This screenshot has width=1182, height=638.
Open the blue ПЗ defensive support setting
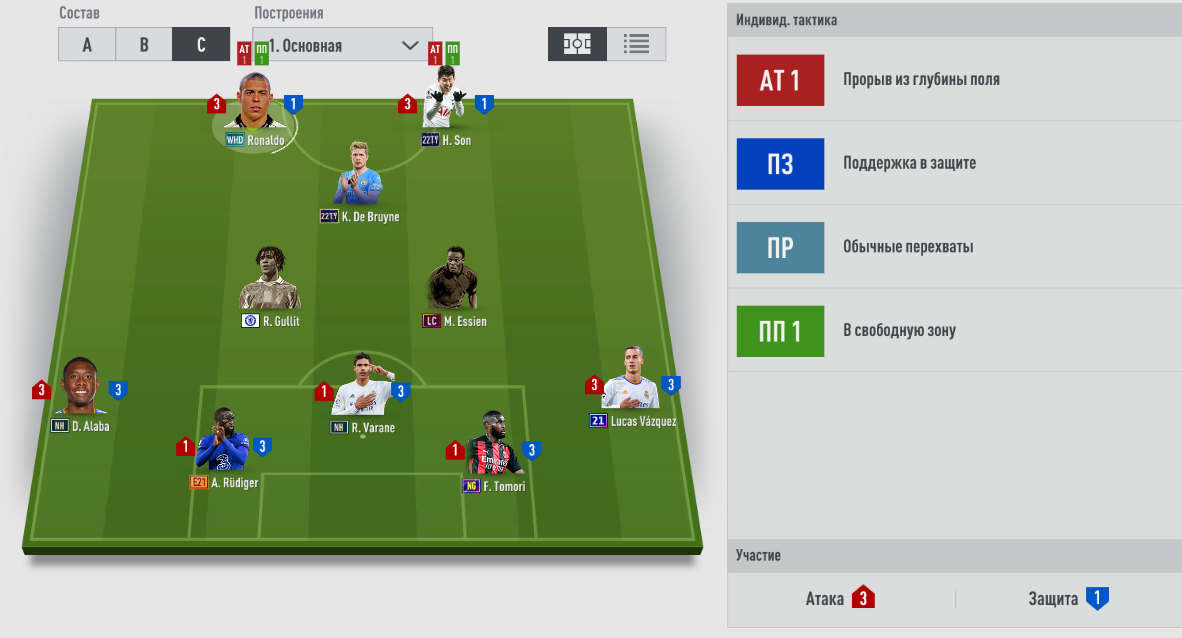coord(780,164)
